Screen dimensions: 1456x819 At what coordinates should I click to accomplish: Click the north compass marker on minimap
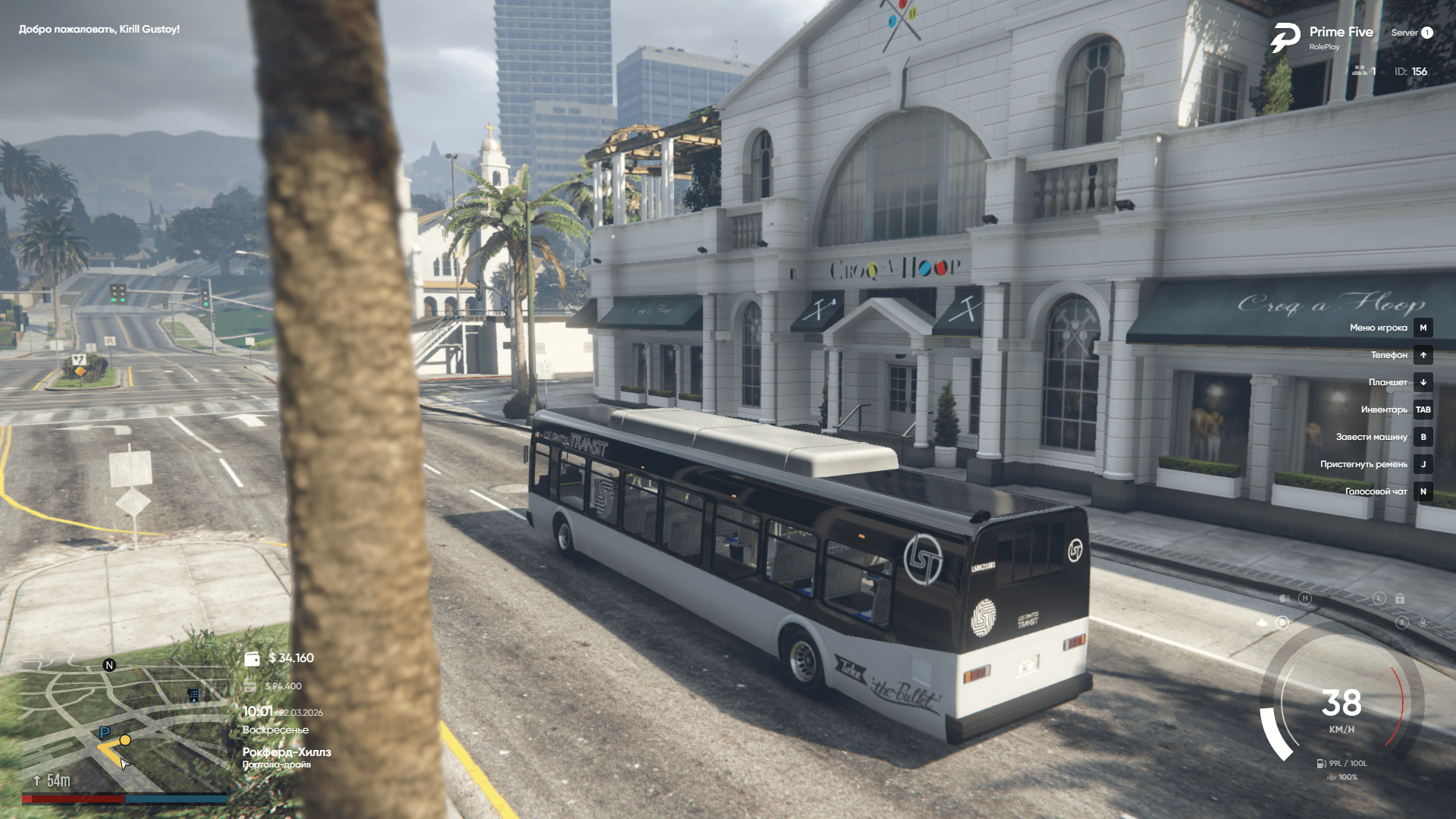[109, 665]
